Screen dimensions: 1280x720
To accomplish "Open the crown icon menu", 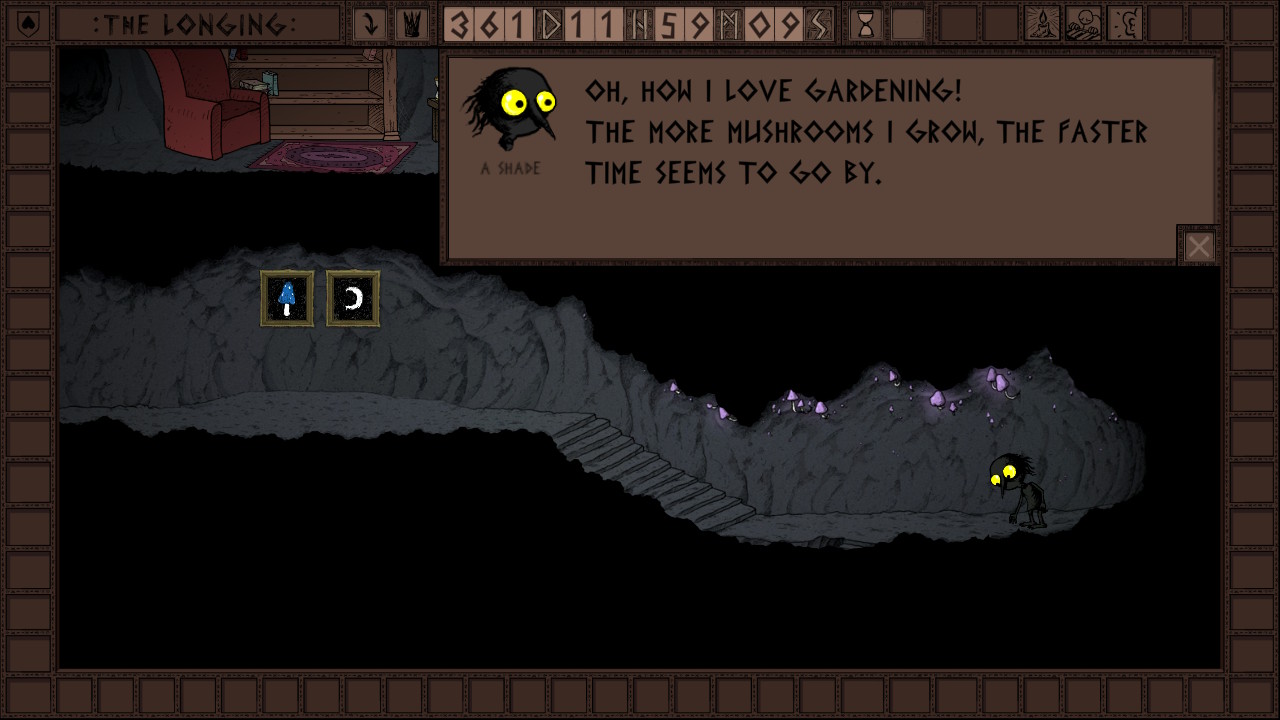I will [x=411, y=24].
